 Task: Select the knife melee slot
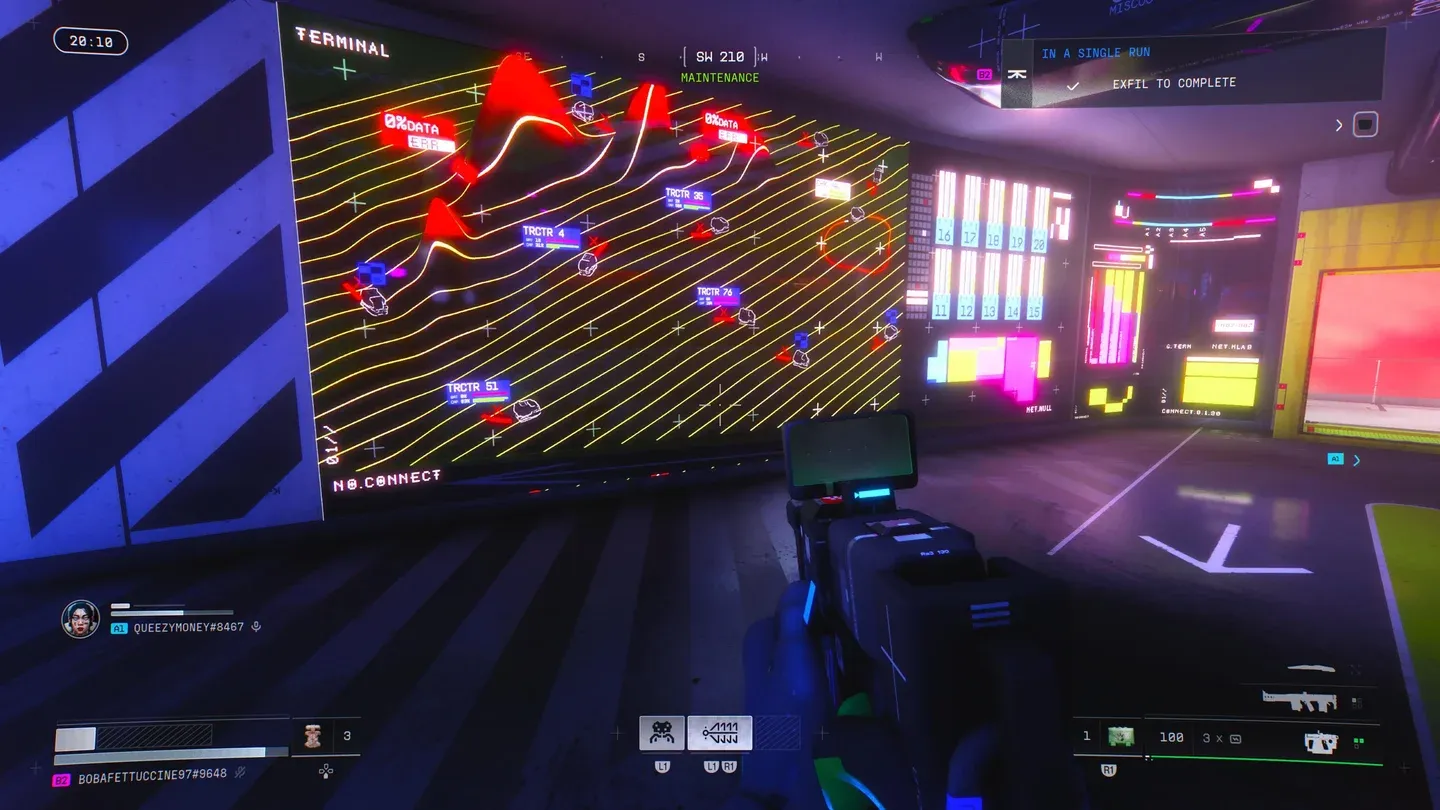tap(1311, 668)
